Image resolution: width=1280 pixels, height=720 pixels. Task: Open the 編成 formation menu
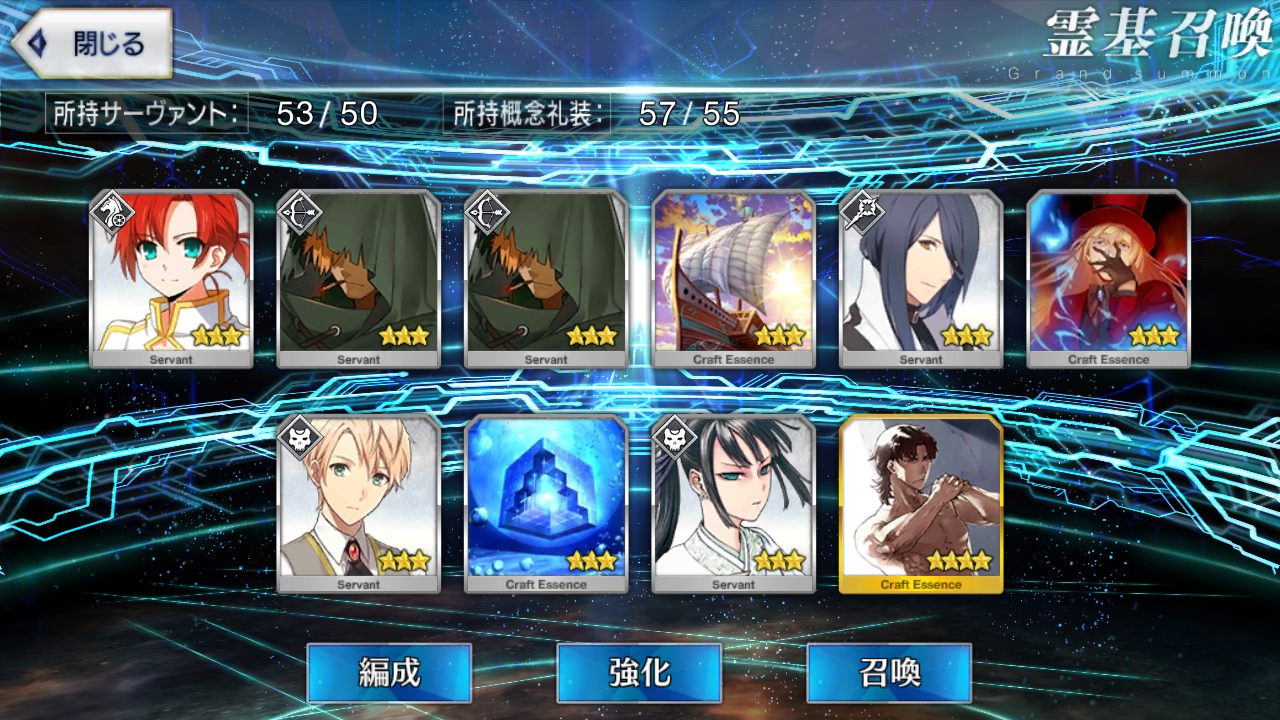pos(388,672)
